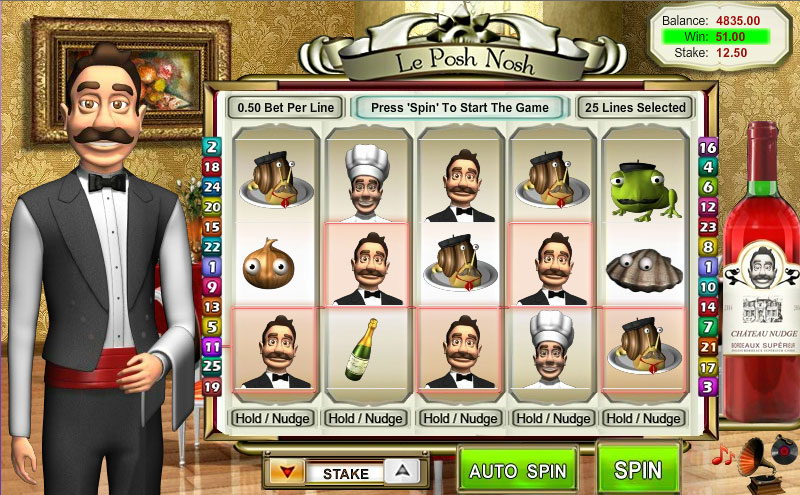
Task: Select payline 19 marker
Action: tap(212, 386)
